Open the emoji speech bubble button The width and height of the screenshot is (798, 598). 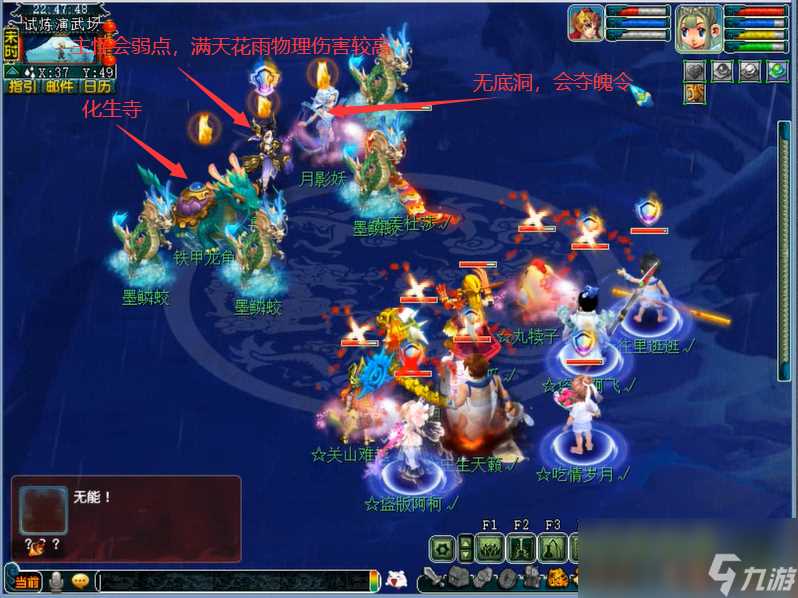tap(81, 581)
